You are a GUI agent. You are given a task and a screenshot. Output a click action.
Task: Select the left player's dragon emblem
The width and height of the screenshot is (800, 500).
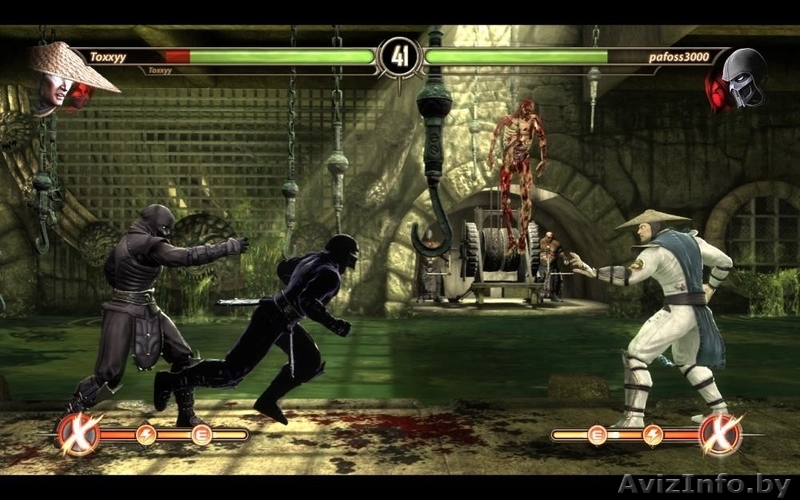point(77,433)
